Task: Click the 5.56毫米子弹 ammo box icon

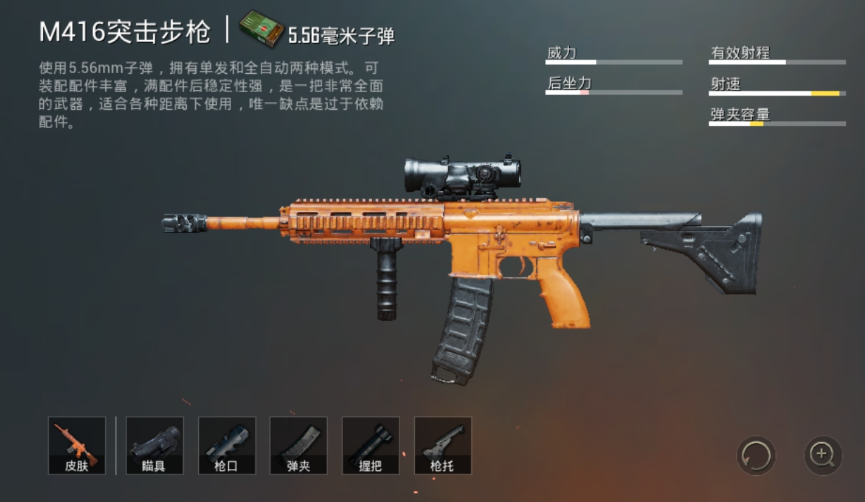Action: pos(260,30)
